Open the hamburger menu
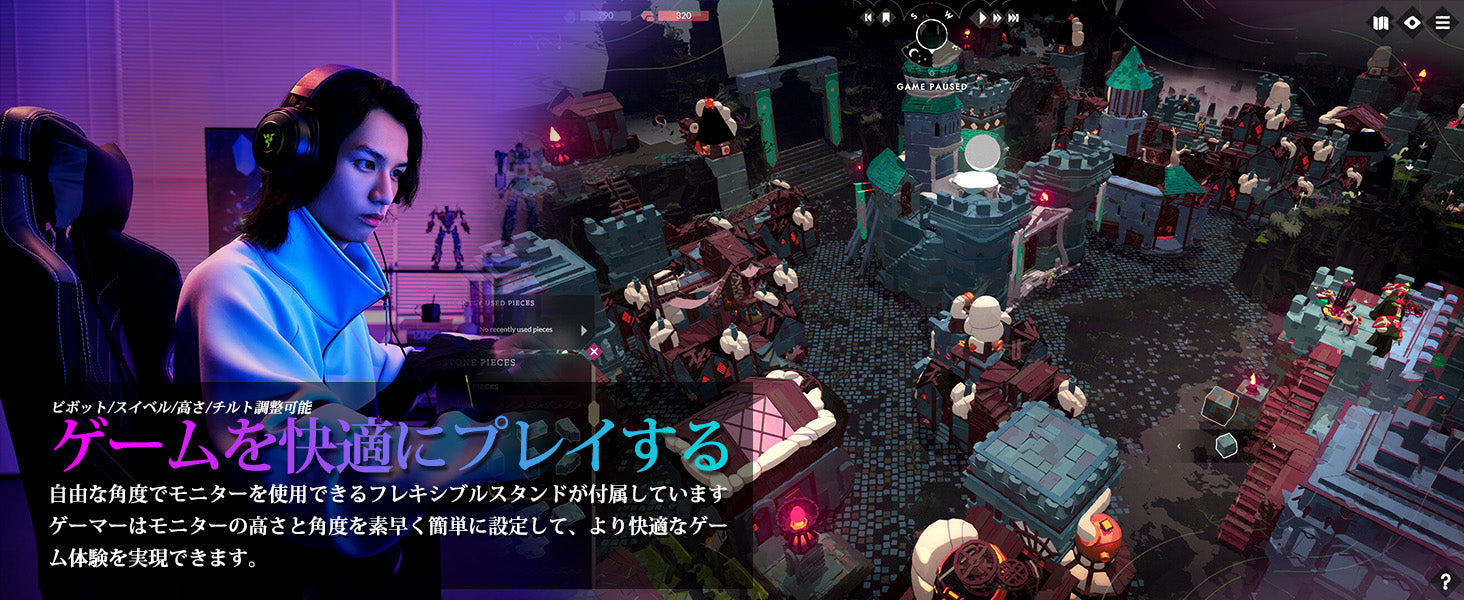 click(1442, 22)
